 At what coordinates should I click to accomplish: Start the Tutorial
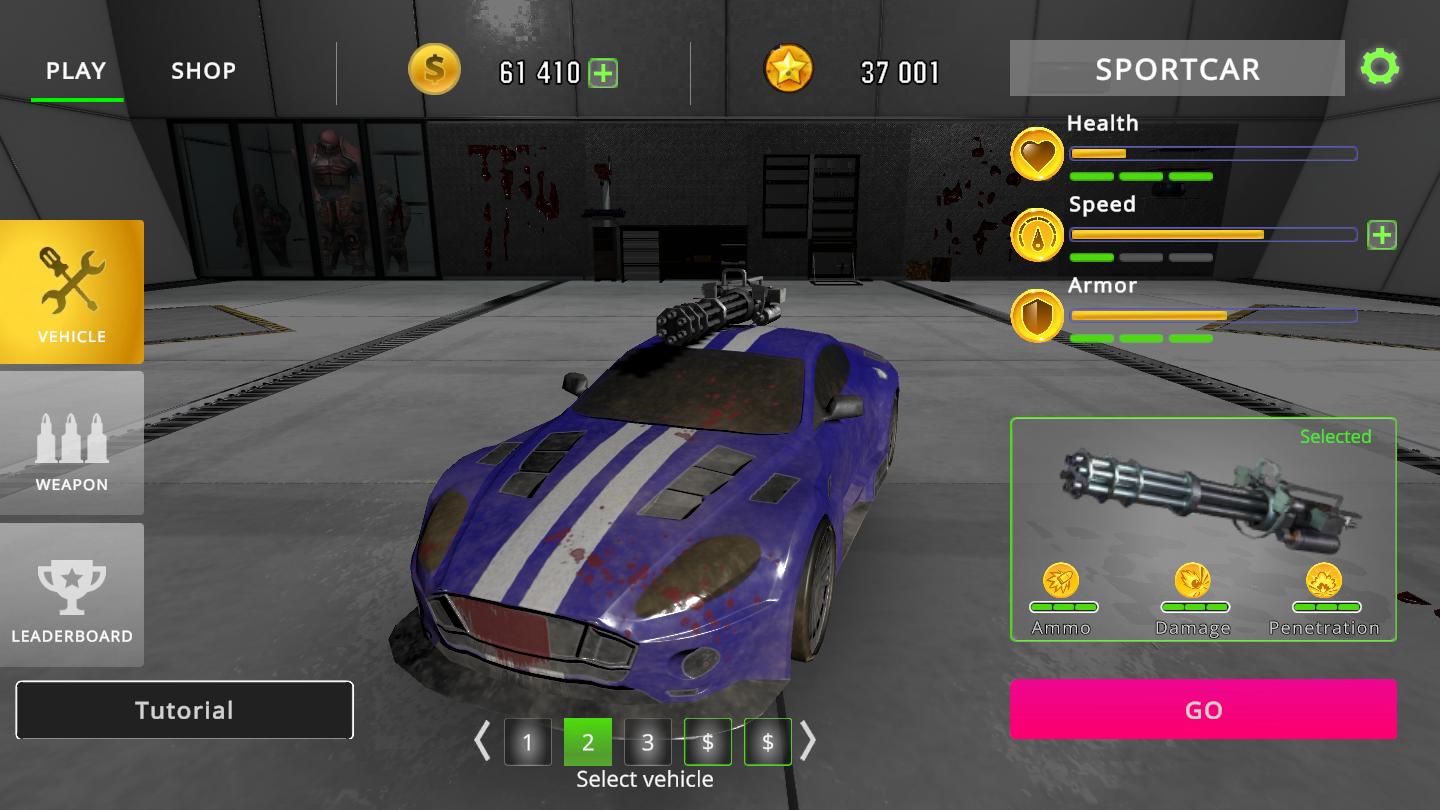coord(184,710)
